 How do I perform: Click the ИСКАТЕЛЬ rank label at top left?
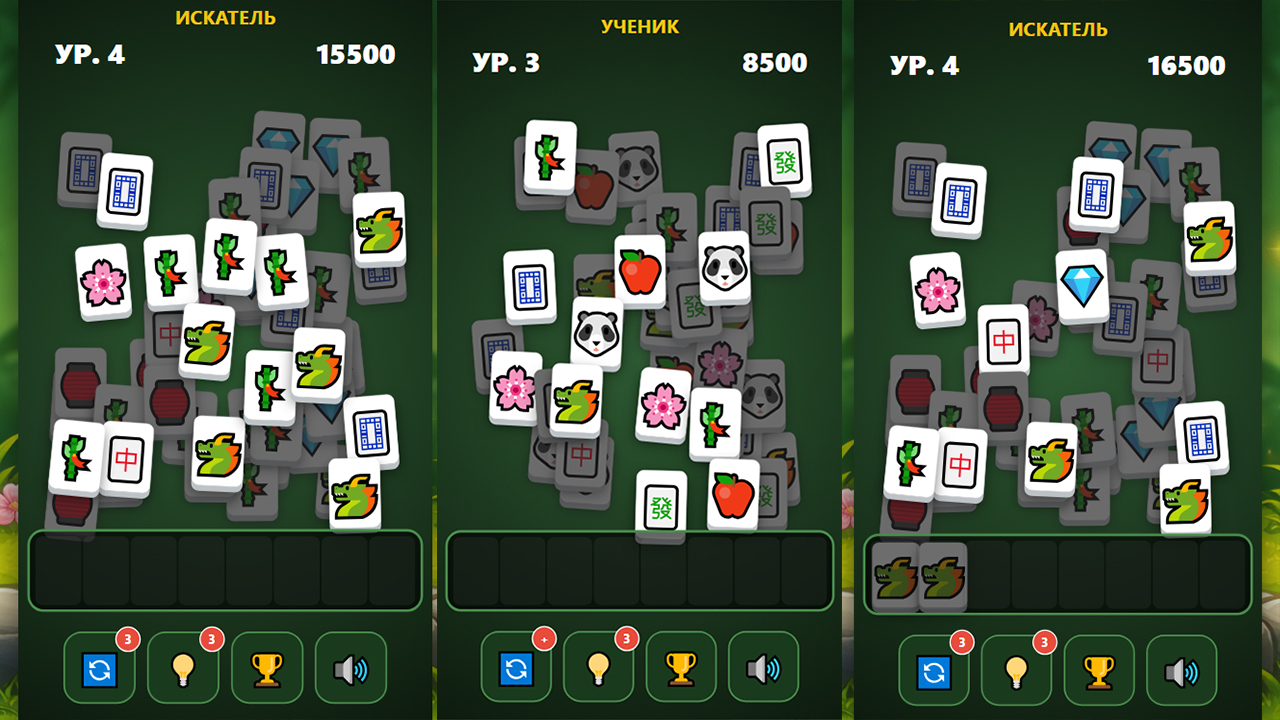point(226,16)
